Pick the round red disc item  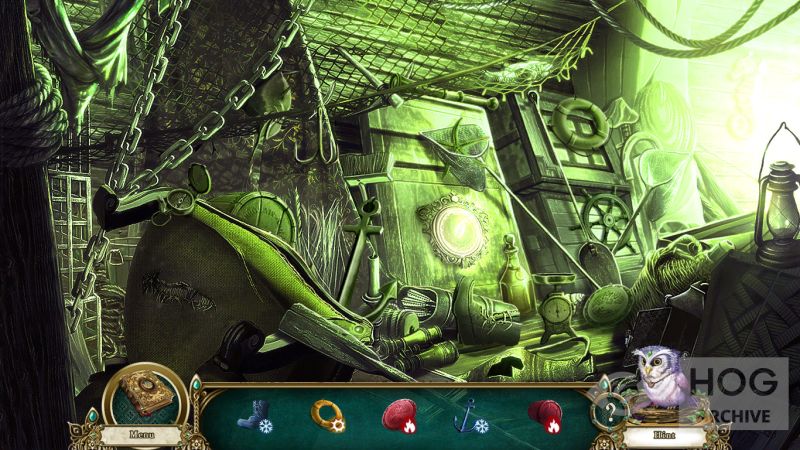click(398, 413)
